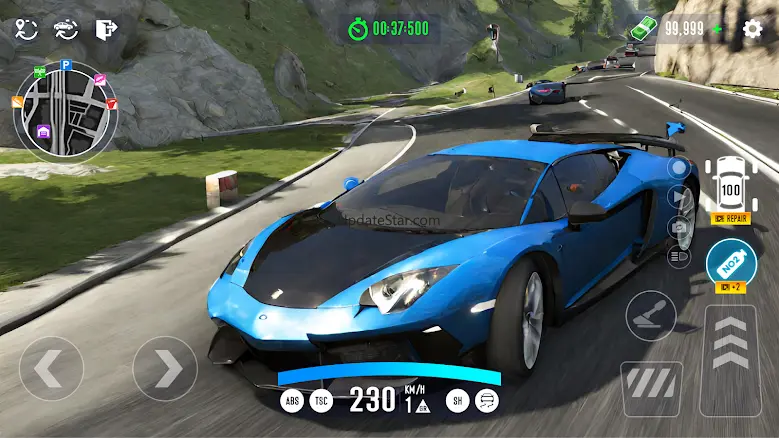This screenshot has width=779, height=438.
Task: Exit the vehicle with the door icon
Action: 106,29
